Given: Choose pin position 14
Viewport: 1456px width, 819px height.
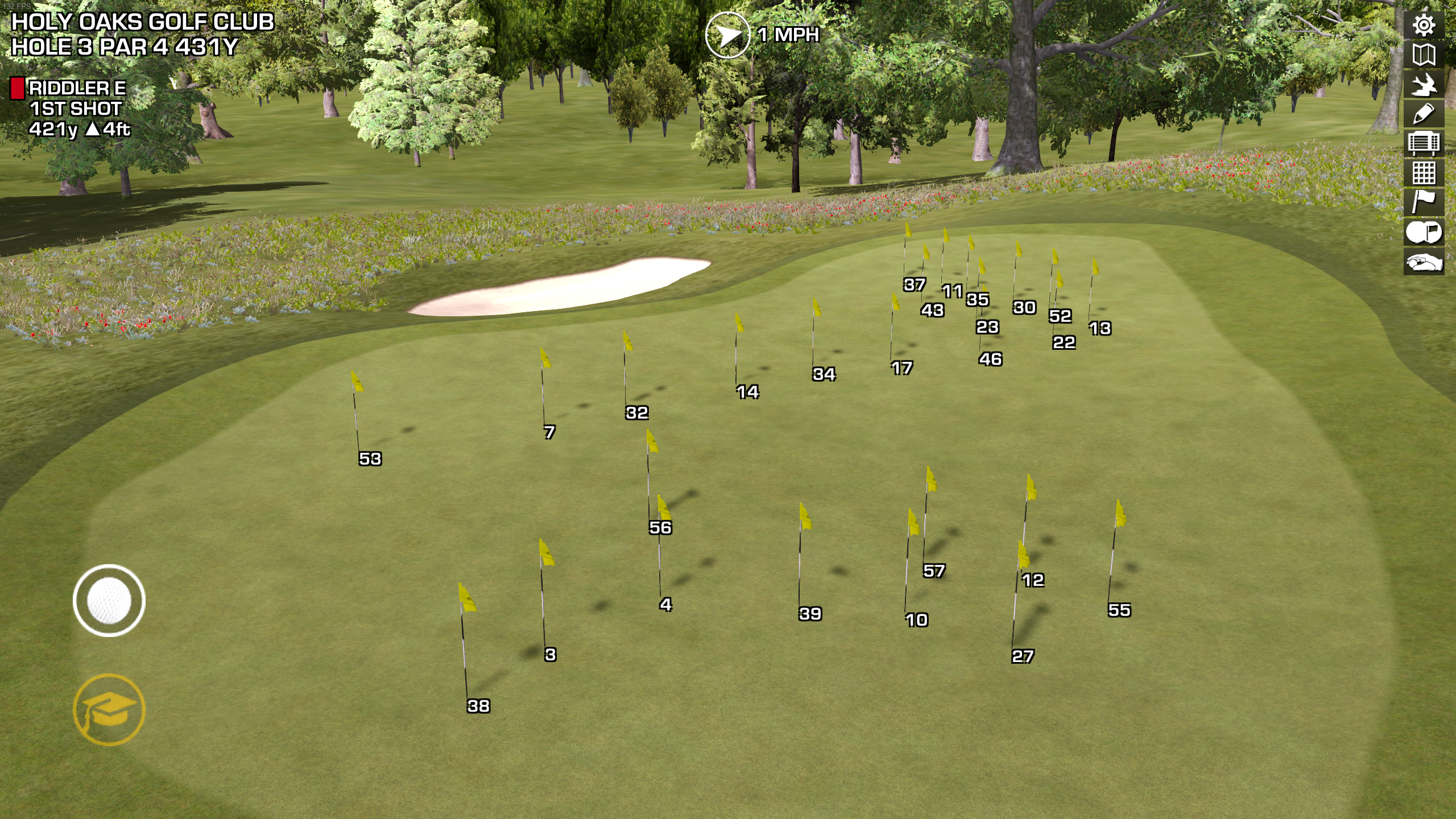Looking at the screenshot, I should [x=747, y=392].
